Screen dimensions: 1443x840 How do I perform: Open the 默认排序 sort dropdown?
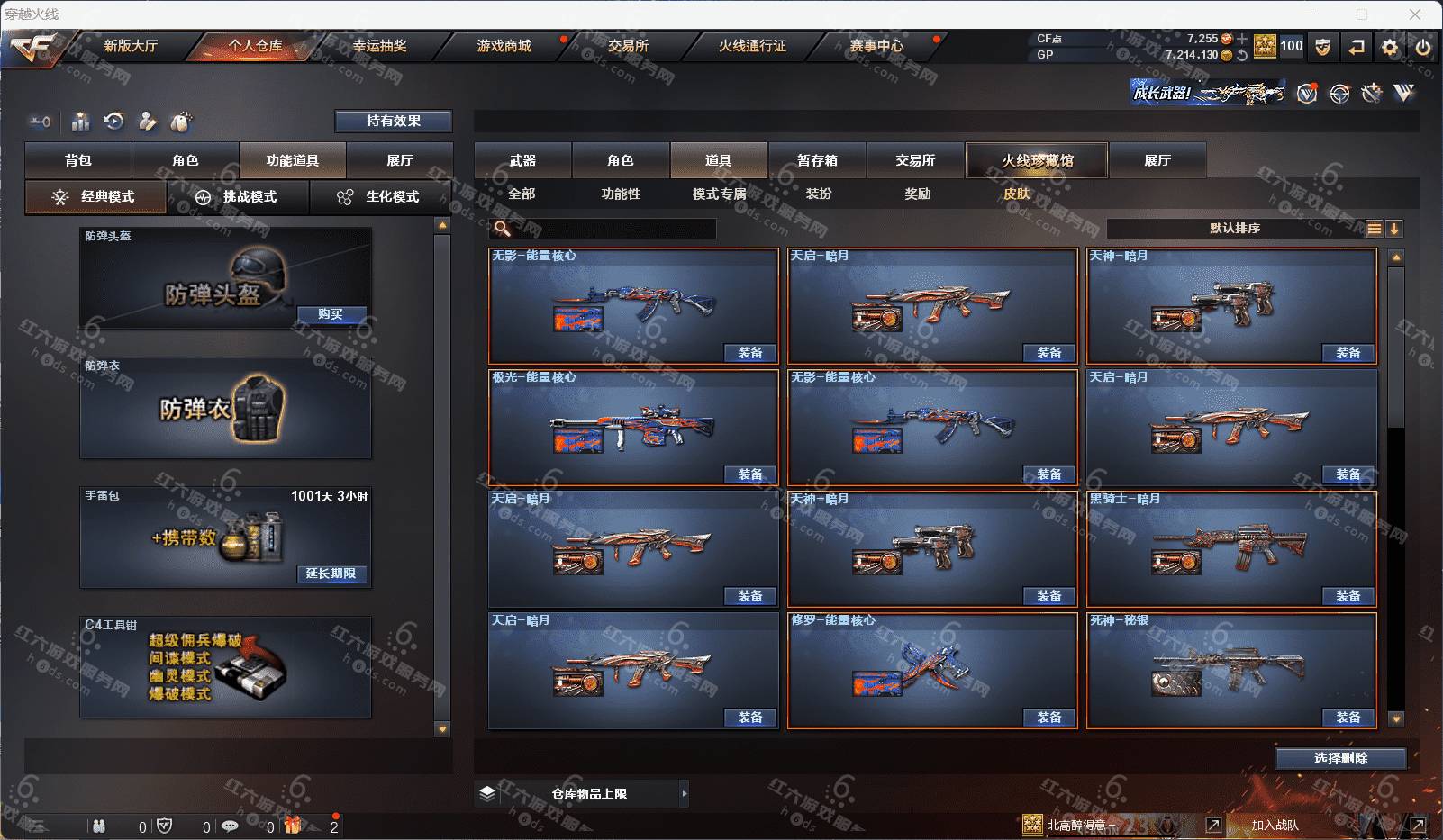1235,229
